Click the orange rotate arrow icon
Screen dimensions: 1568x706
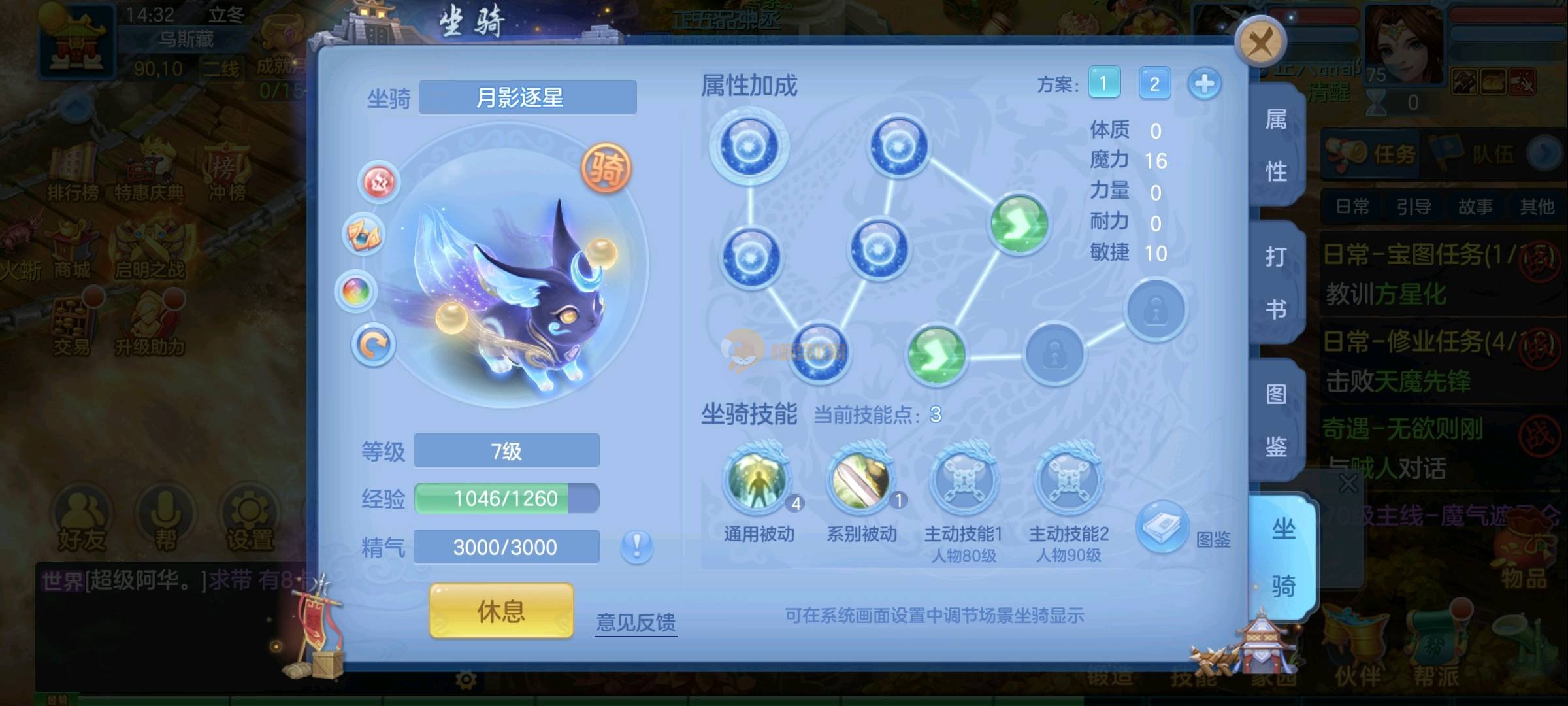(373, 345)
